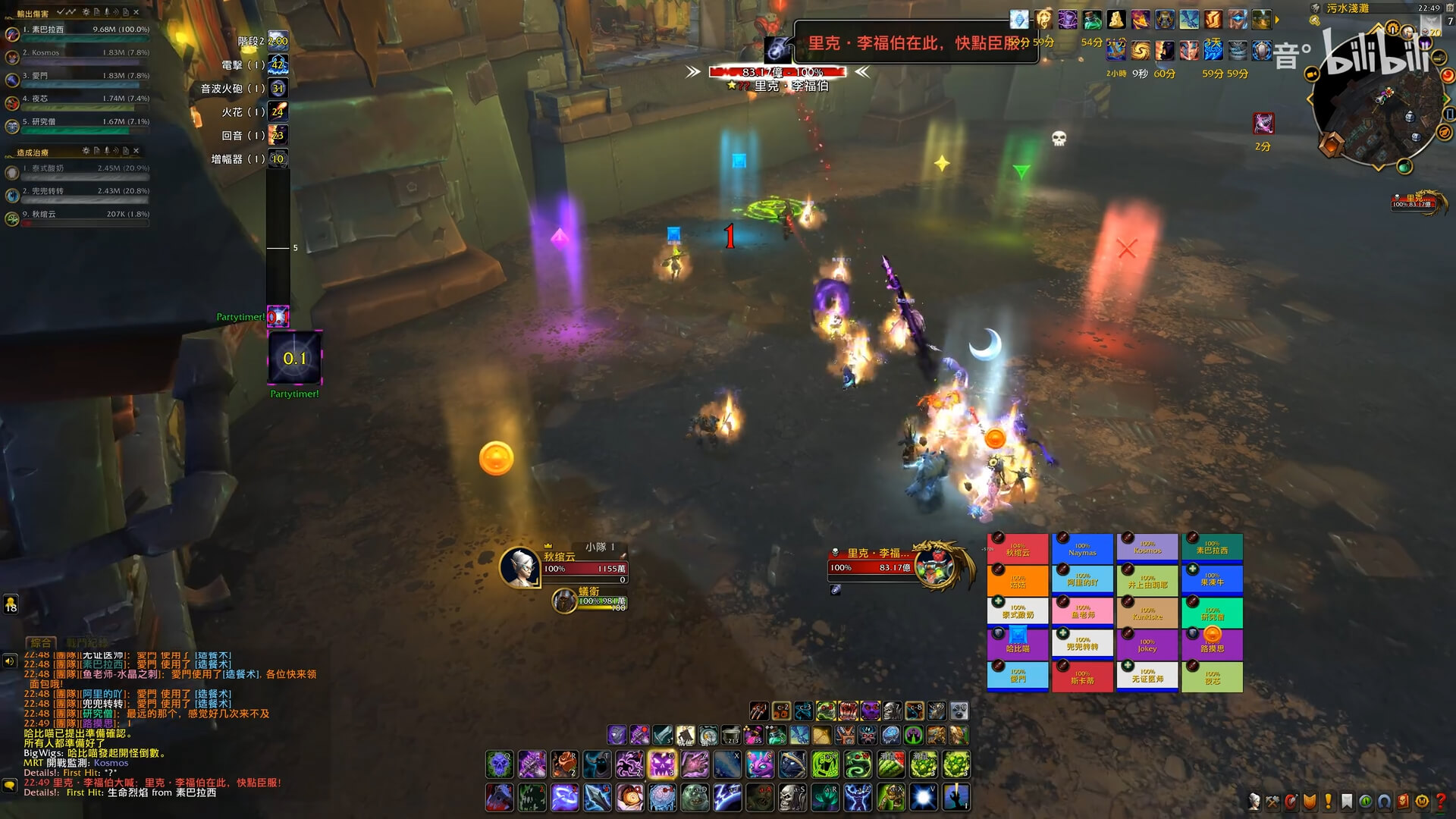Use the highlighted purple demon skull ability
Screen dimensions: 1456x819
[x=661, y=765]
